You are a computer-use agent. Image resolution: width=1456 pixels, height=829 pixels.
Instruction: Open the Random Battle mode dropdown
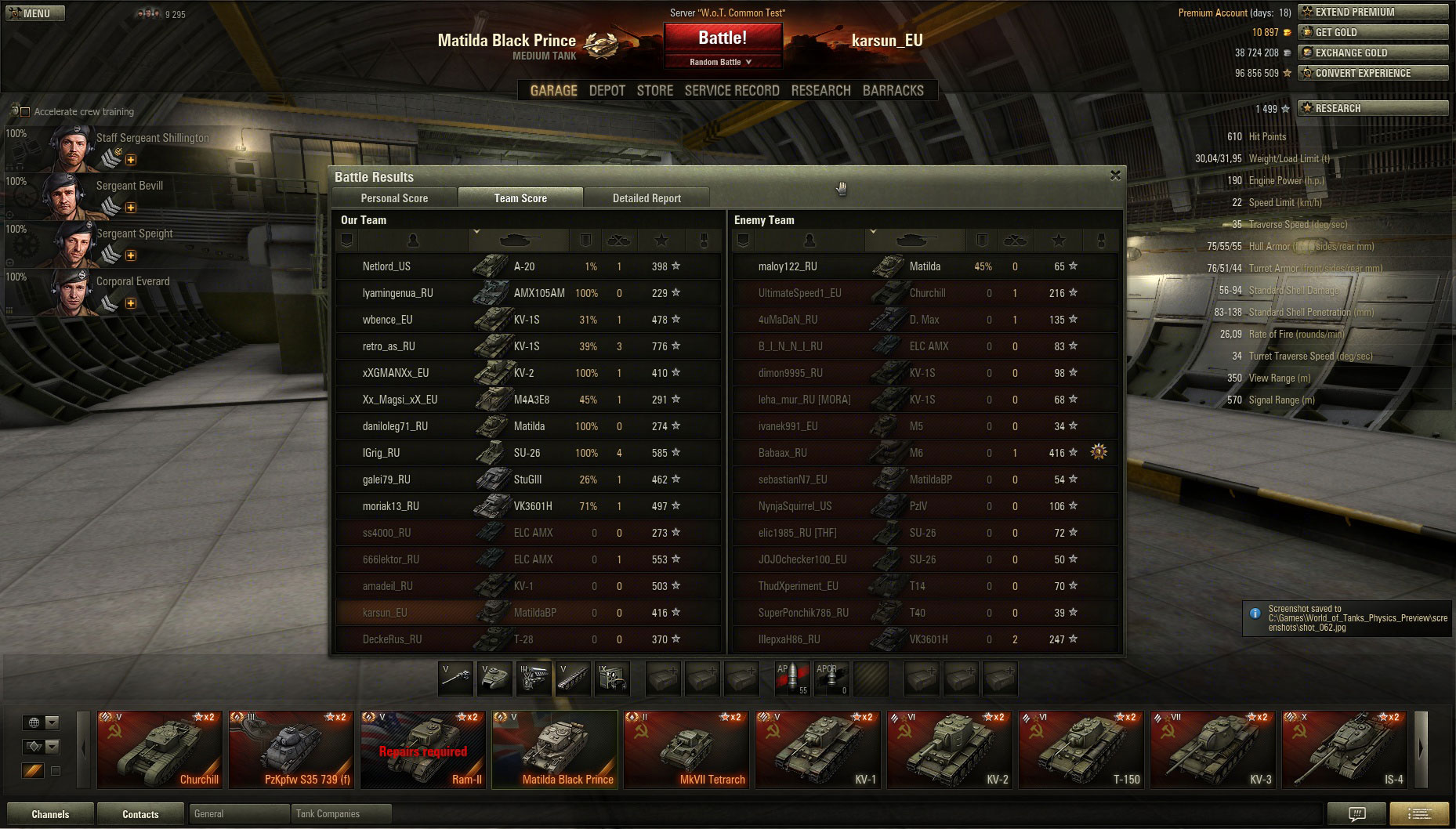coord(722,62)
